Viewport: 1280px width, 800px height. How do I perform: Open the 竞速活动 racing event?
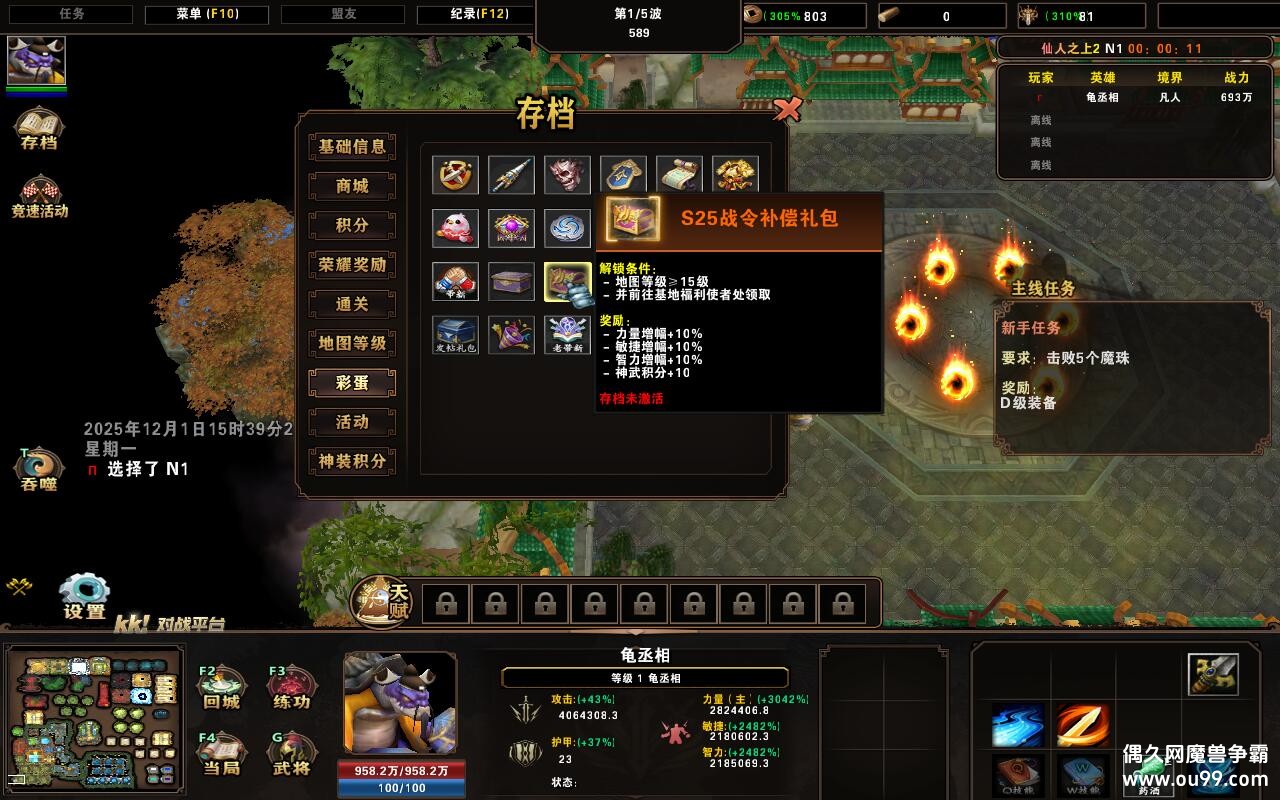[x=39, y=195]
